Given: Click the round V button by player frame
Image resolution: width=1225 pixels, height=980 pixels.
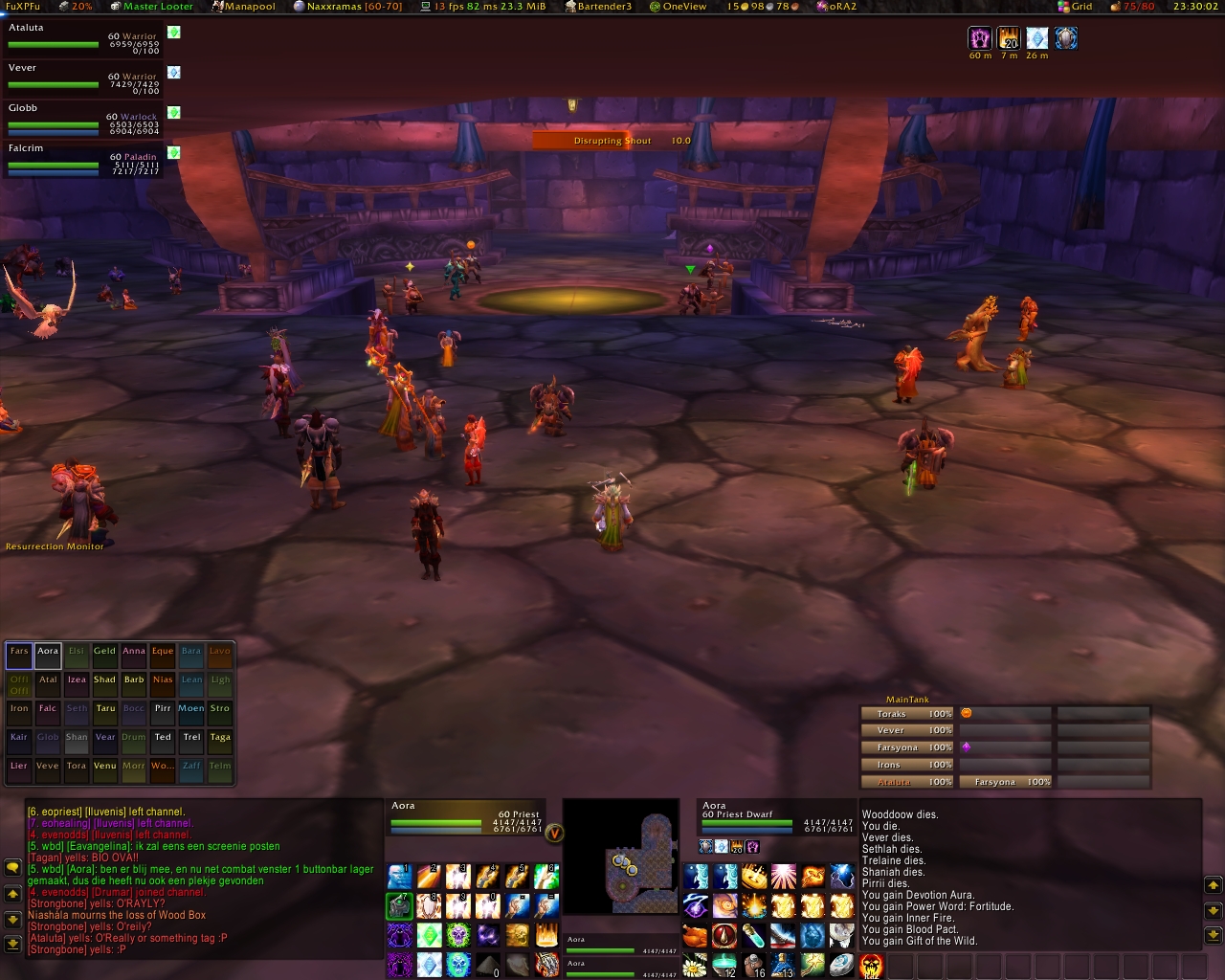Looking at the screenshot, I should point(554,833).
